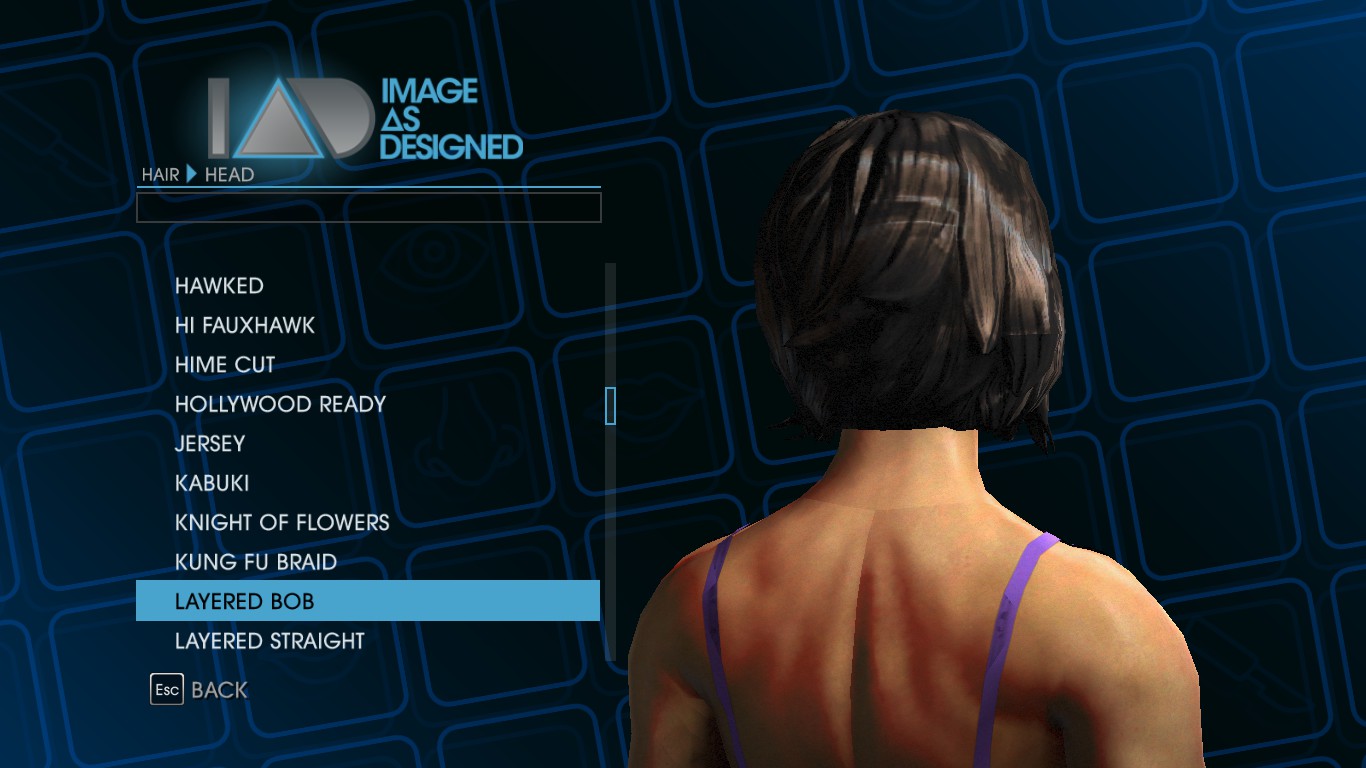
Task: Select the Hawked hairstyle
Action: pyautogui.click(x=219, y=286)
